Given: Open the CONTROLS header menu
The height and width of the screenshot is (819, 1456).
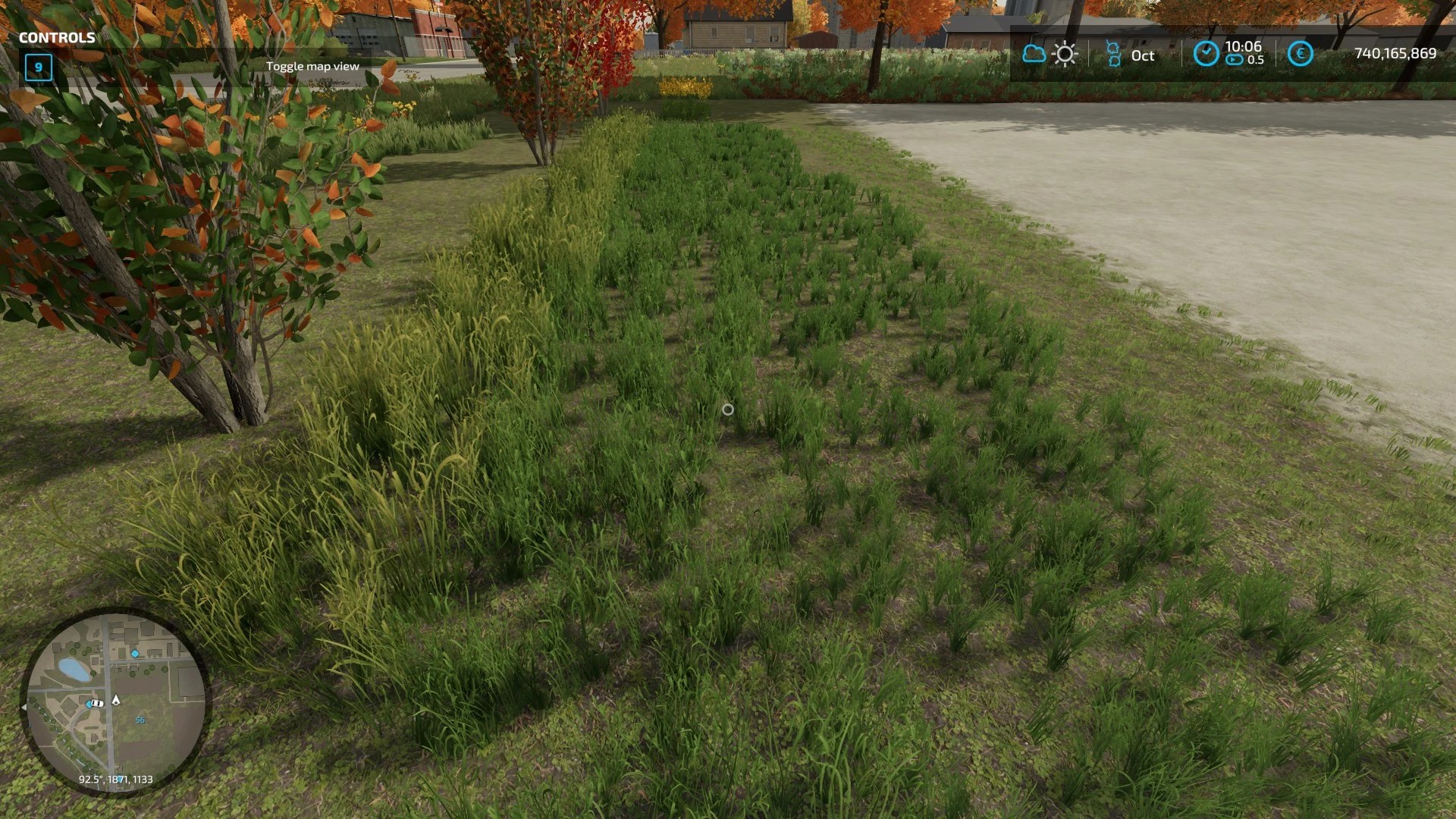Looking at the screenshot, I should (57, 37).
